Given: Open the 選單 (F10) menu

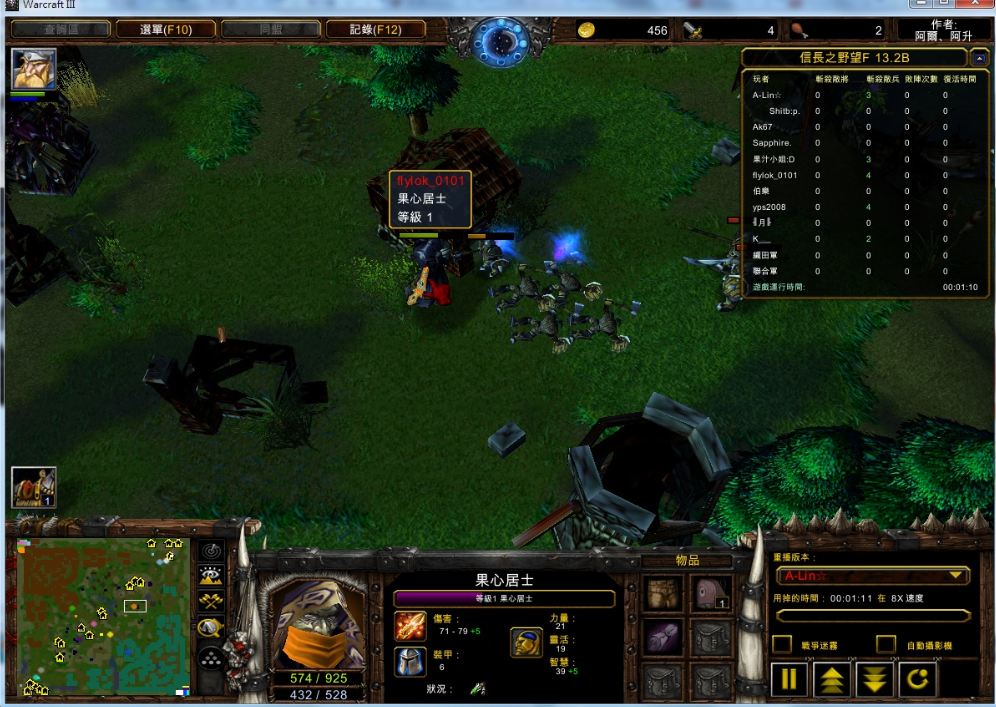Looking at the screenshot, I should click(164, 30).
